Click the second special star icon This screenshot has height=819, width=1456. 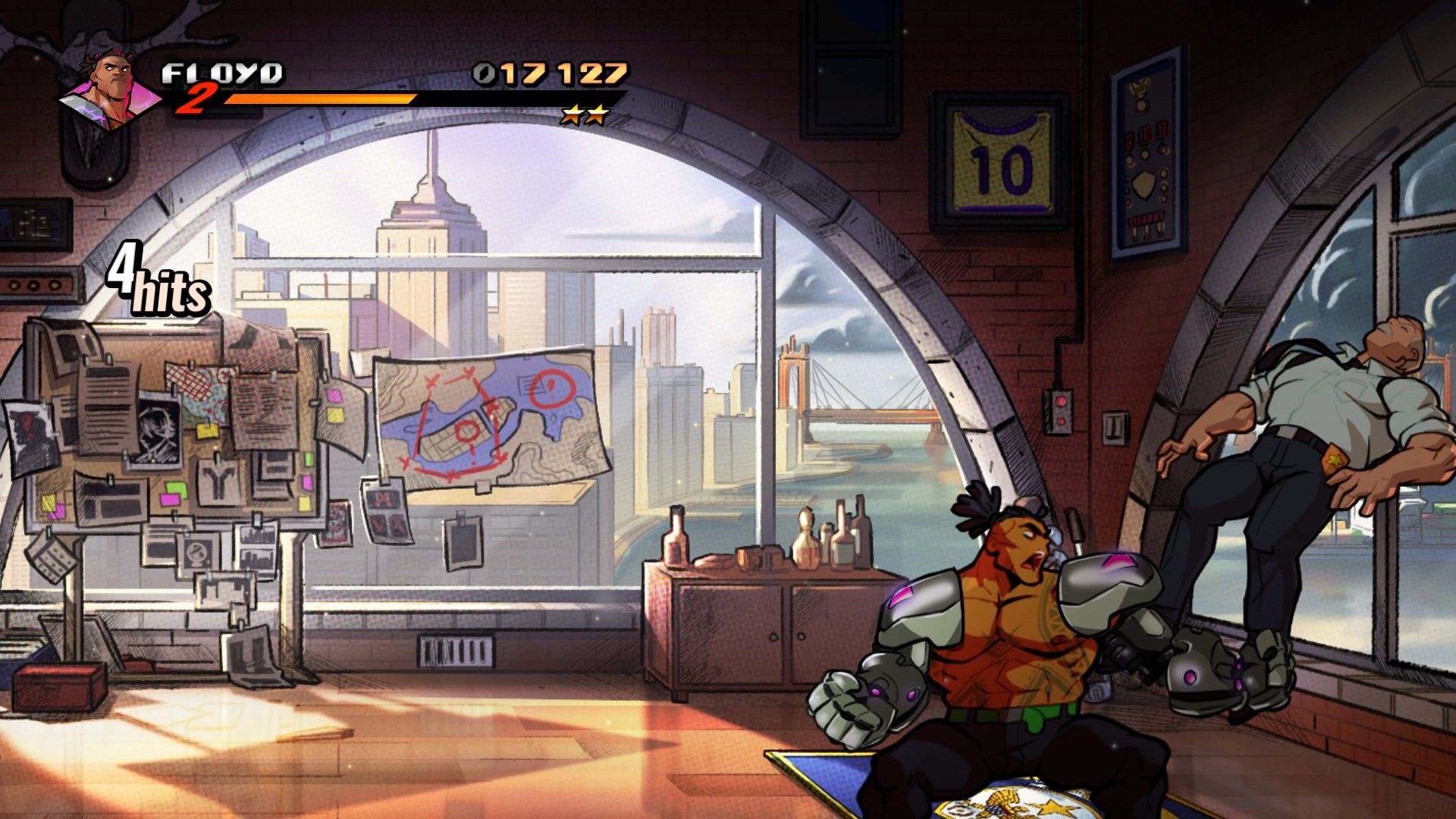coord(596,115)
